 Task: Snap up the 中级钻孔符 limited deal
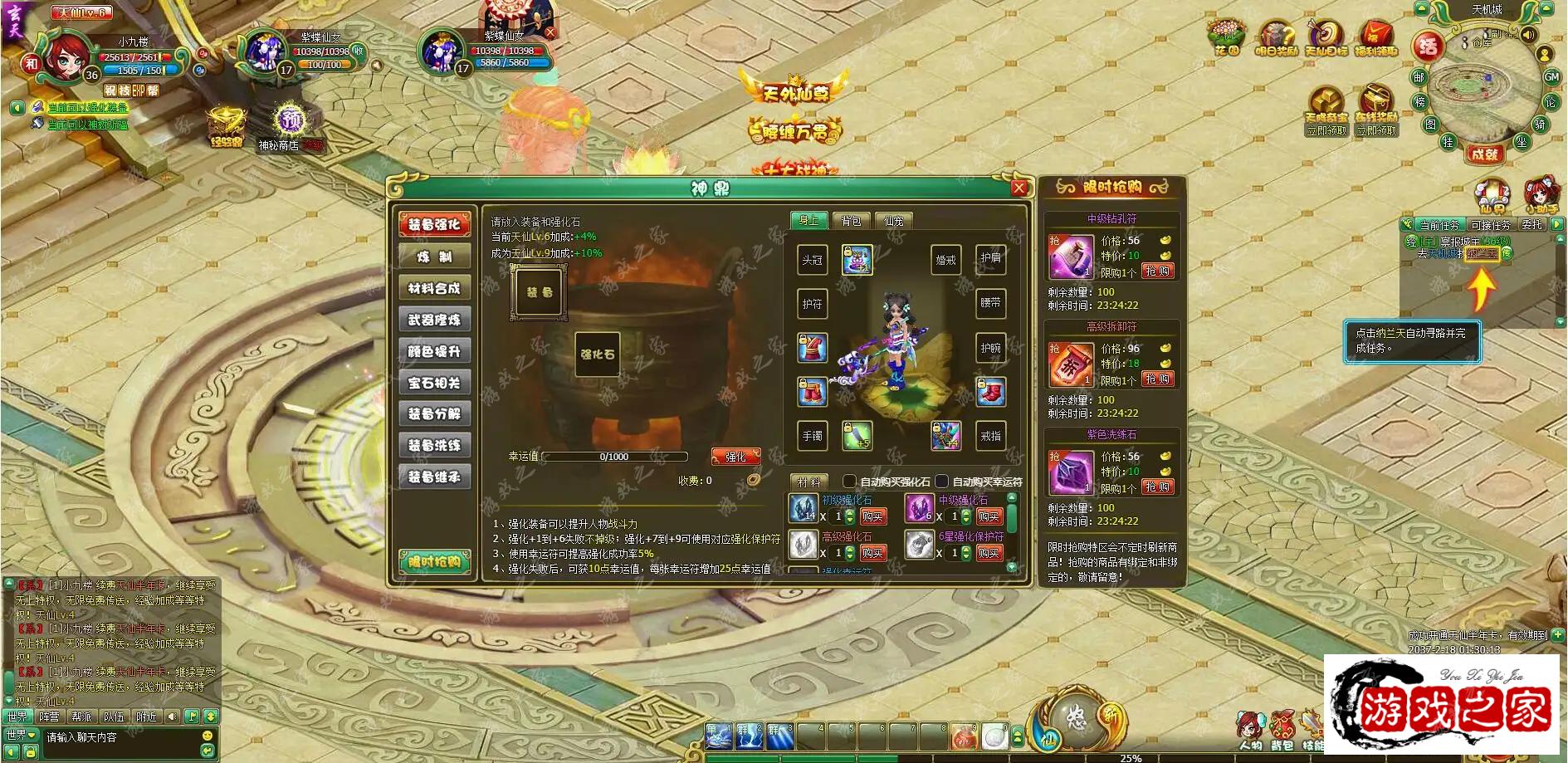click(1157, 271)
